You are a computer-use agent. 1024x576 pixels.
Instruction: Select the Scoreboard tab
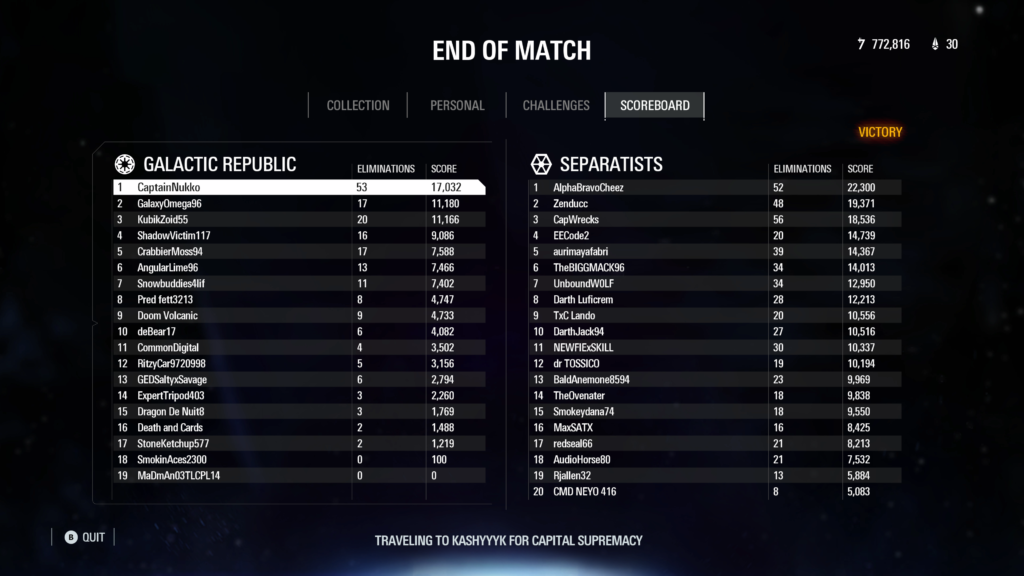[654, 105]
